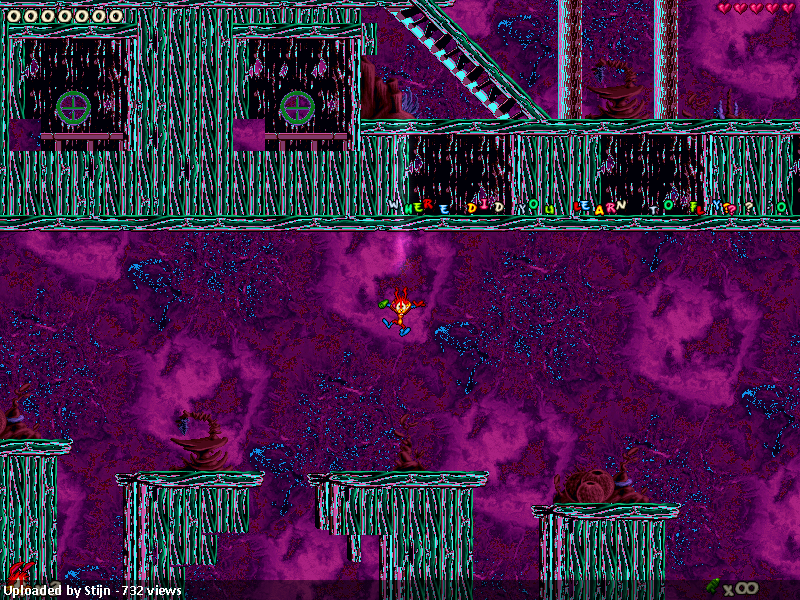The width and height of the screenshot is (800, 600).
Task: Select the green blaster weapon icon
Action: click(713, 586)
